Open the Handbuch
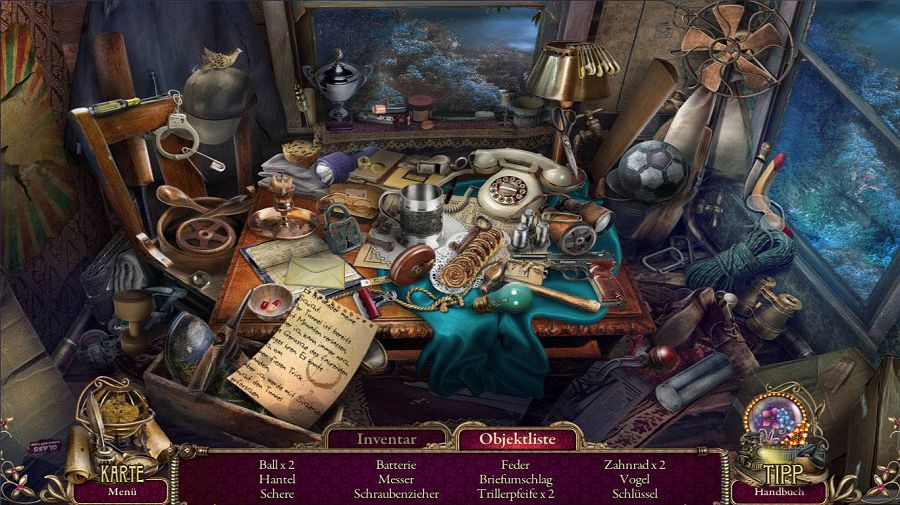 778,491
